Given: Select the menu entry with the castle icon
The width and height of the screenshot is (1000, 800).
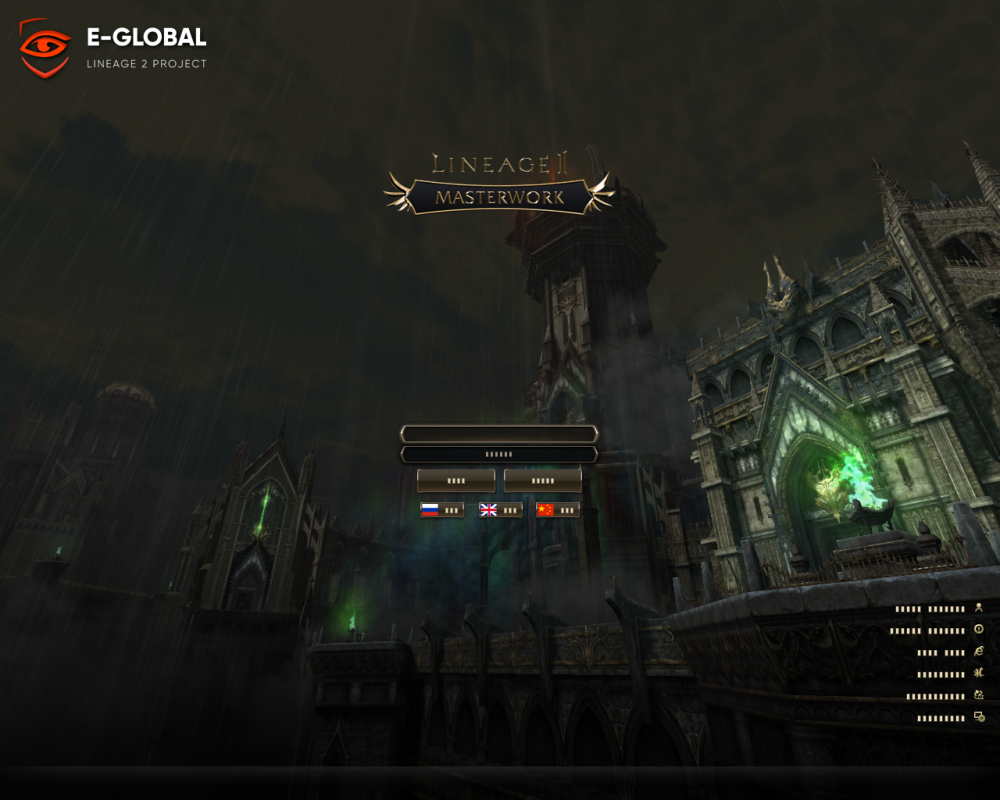Looking at the screenshot, I should (x=944, y=696).
